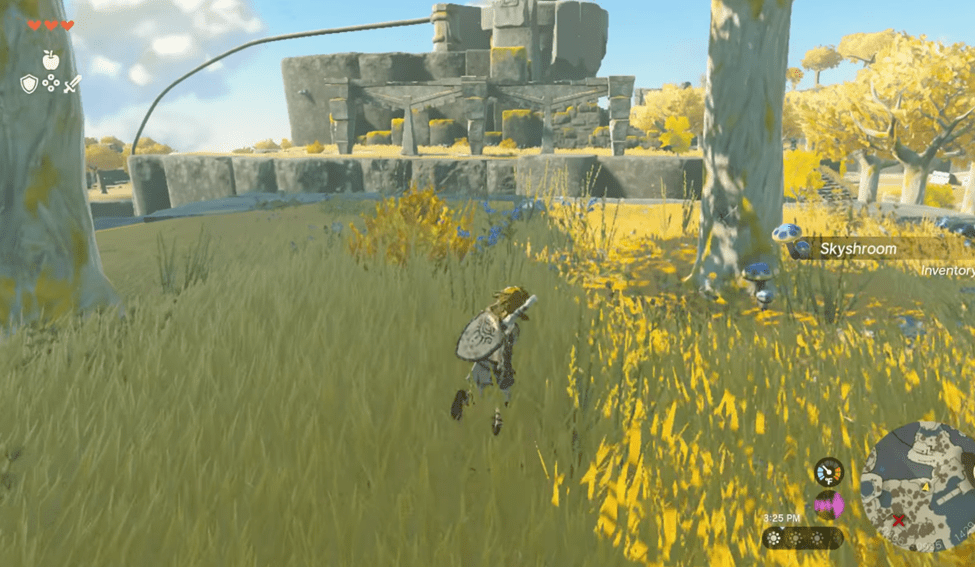Image resolution: width=975 pixels, height=567 pixels.
Task: Check the temperature gauge icon
Action: coord(828,471)
